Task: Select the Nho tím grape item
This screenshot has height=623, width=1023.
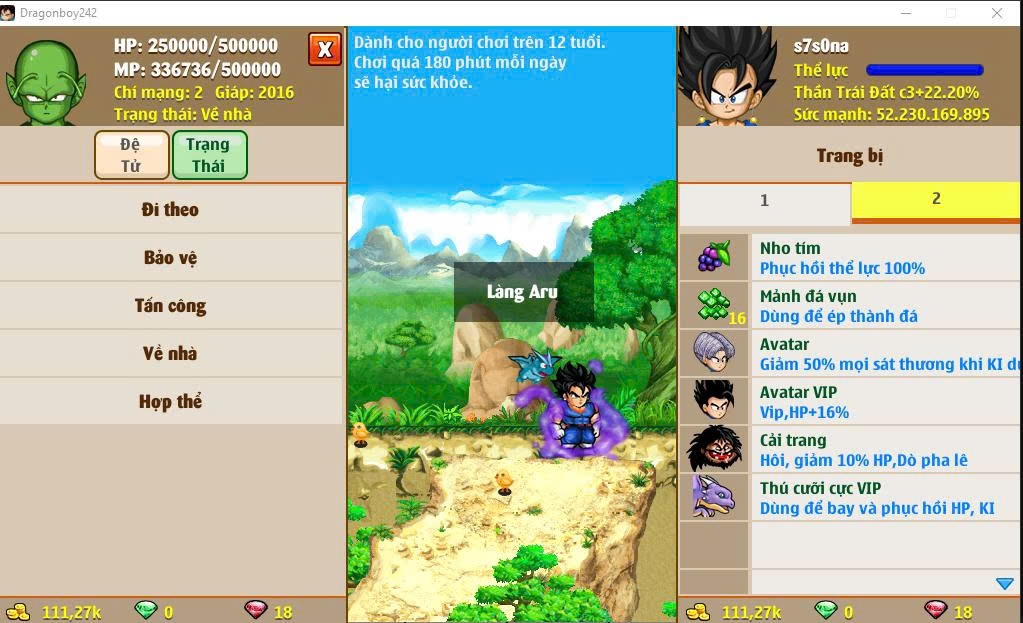Action: click(x=850, y=258)
